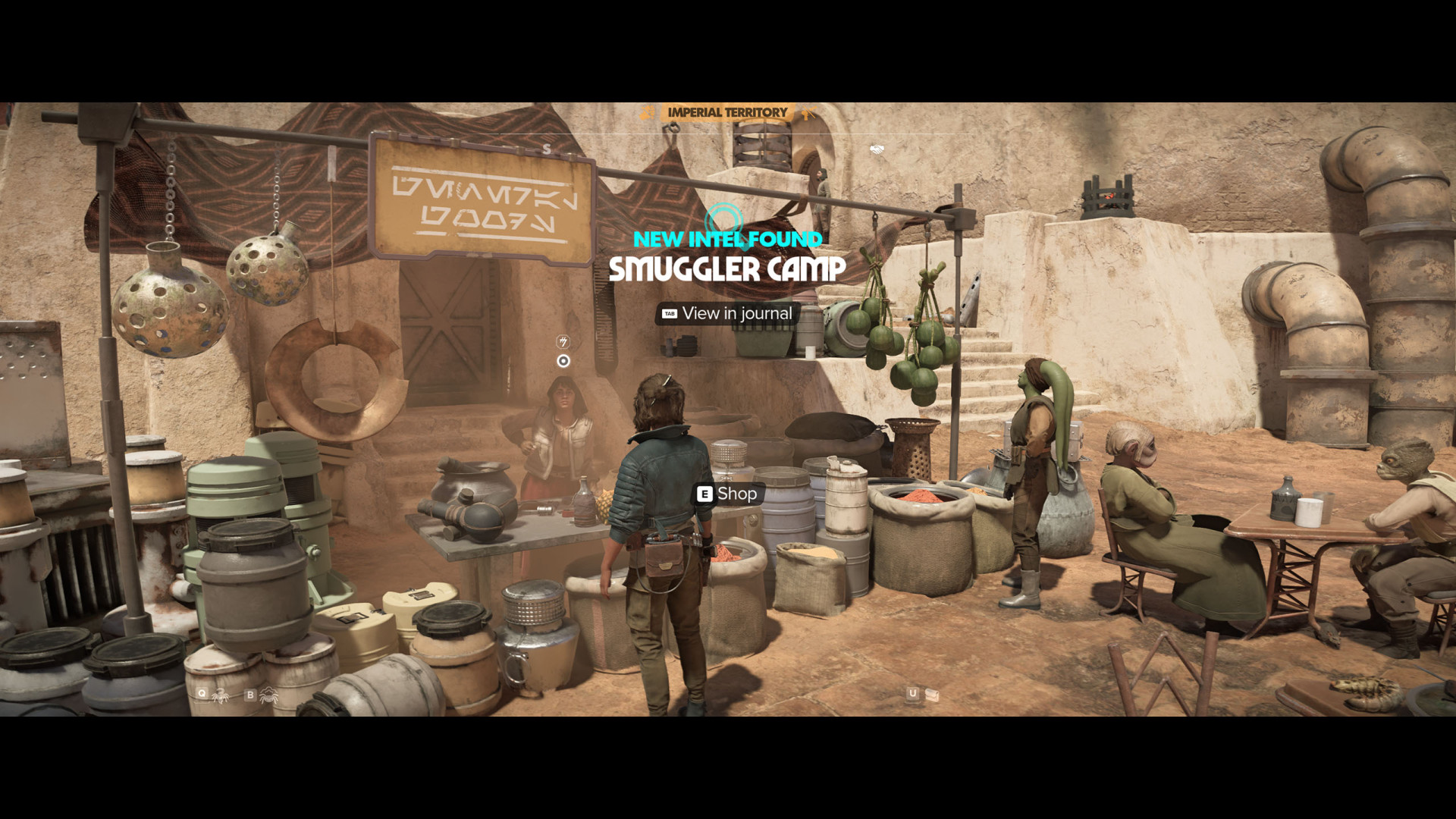
Task: Activate the Nix ability icon beside B
Action: coord(268,695)
